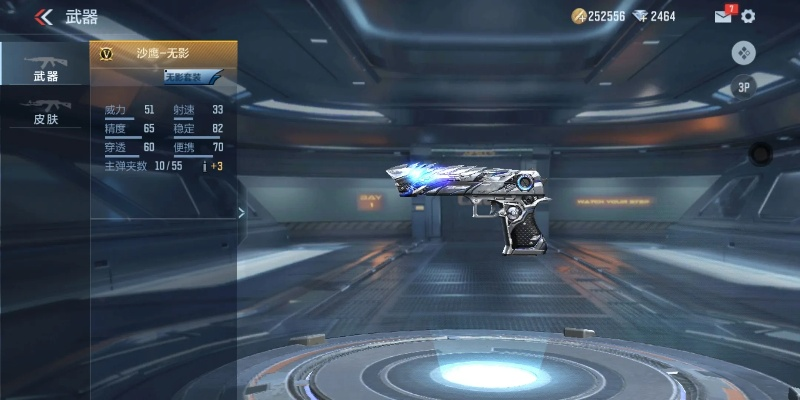Image resolution: width=800 pixels, height=400 pixels.
Task: Expand the weapon panel with the arrow
Action: click(240, 212)
